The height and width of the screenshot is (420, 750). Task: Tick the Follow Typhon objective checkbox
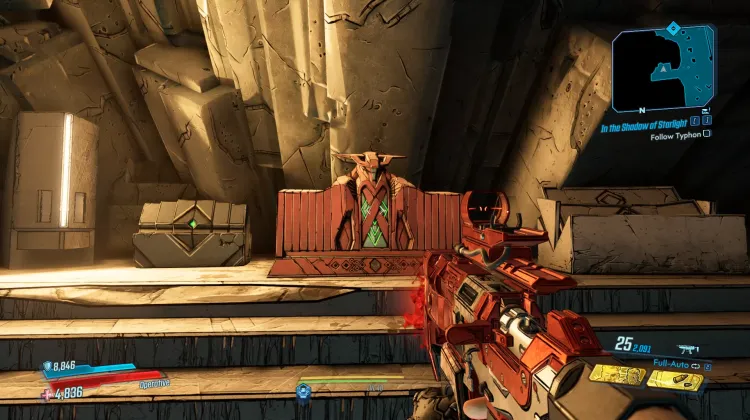[x=707, y=133]
